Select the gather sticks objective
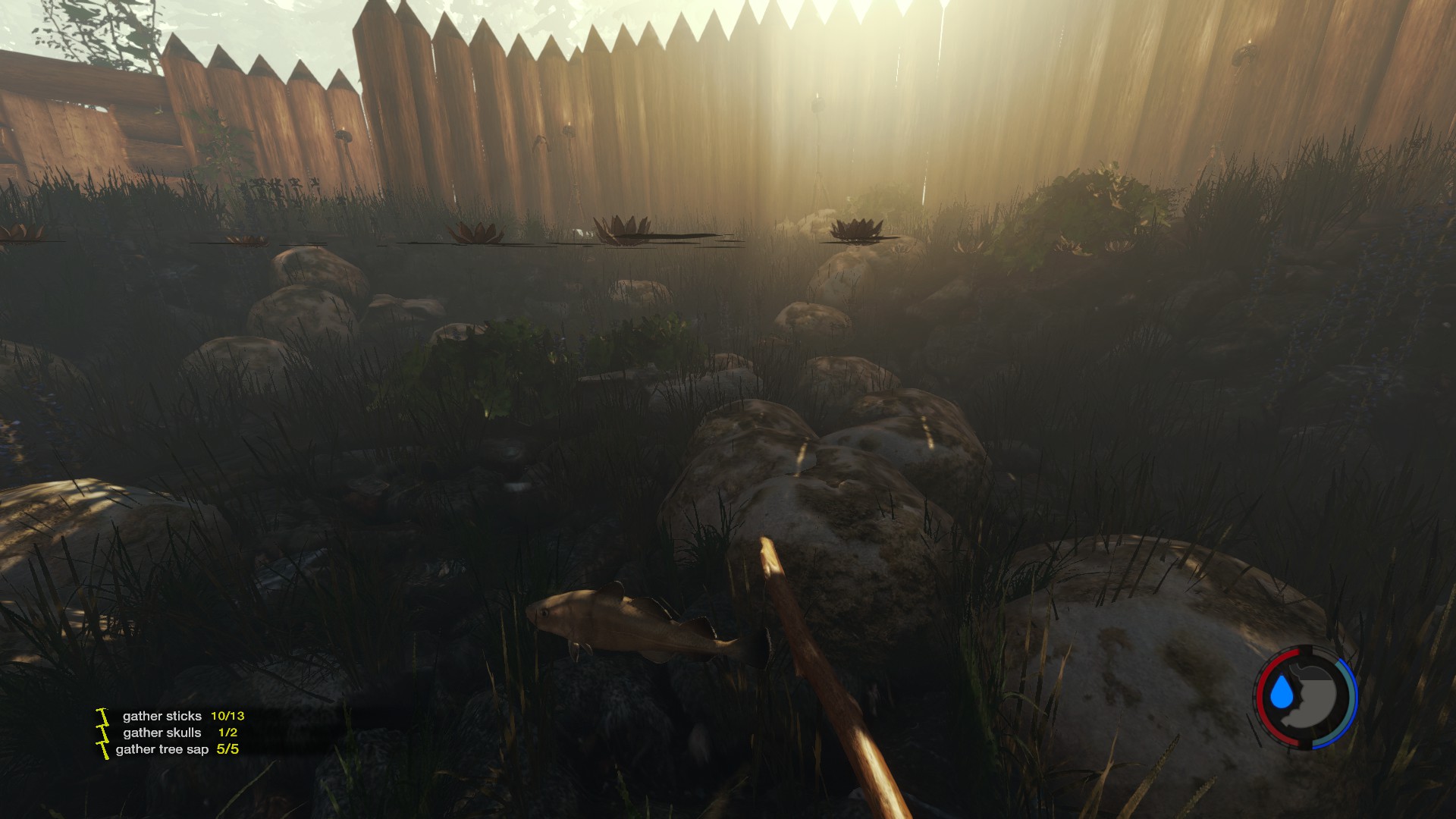 (x=162, y=716)
